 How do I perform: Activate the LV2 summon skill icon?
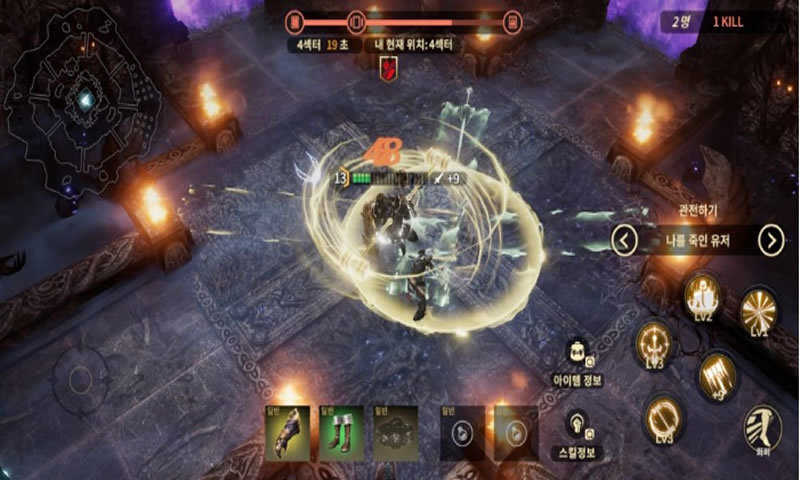(x=703, y=295)
